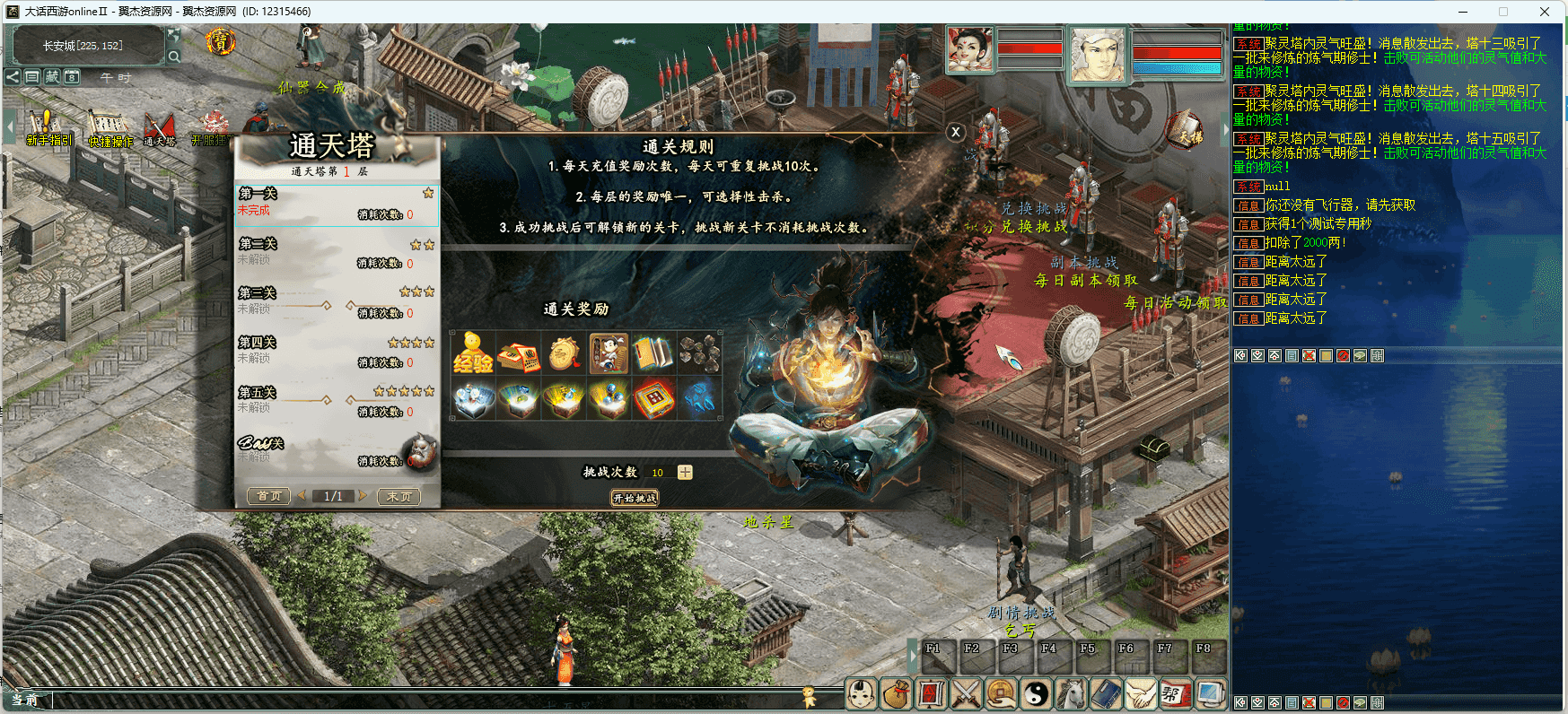Open the crossed swords combat icon
The image size is (1568, 714).
pos(966,693)
